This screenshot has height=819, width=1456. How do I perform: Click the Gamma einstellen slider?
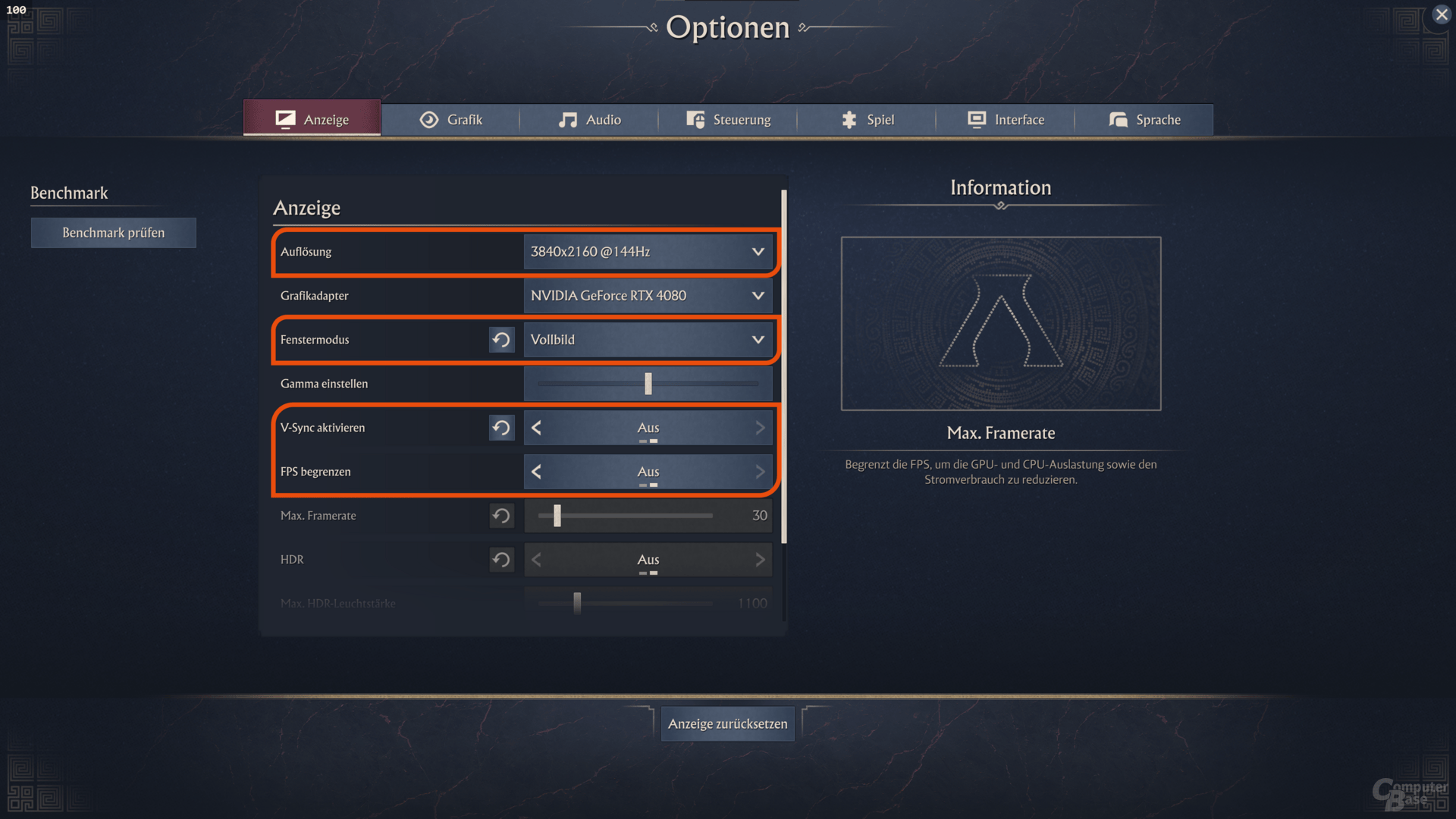648,384
